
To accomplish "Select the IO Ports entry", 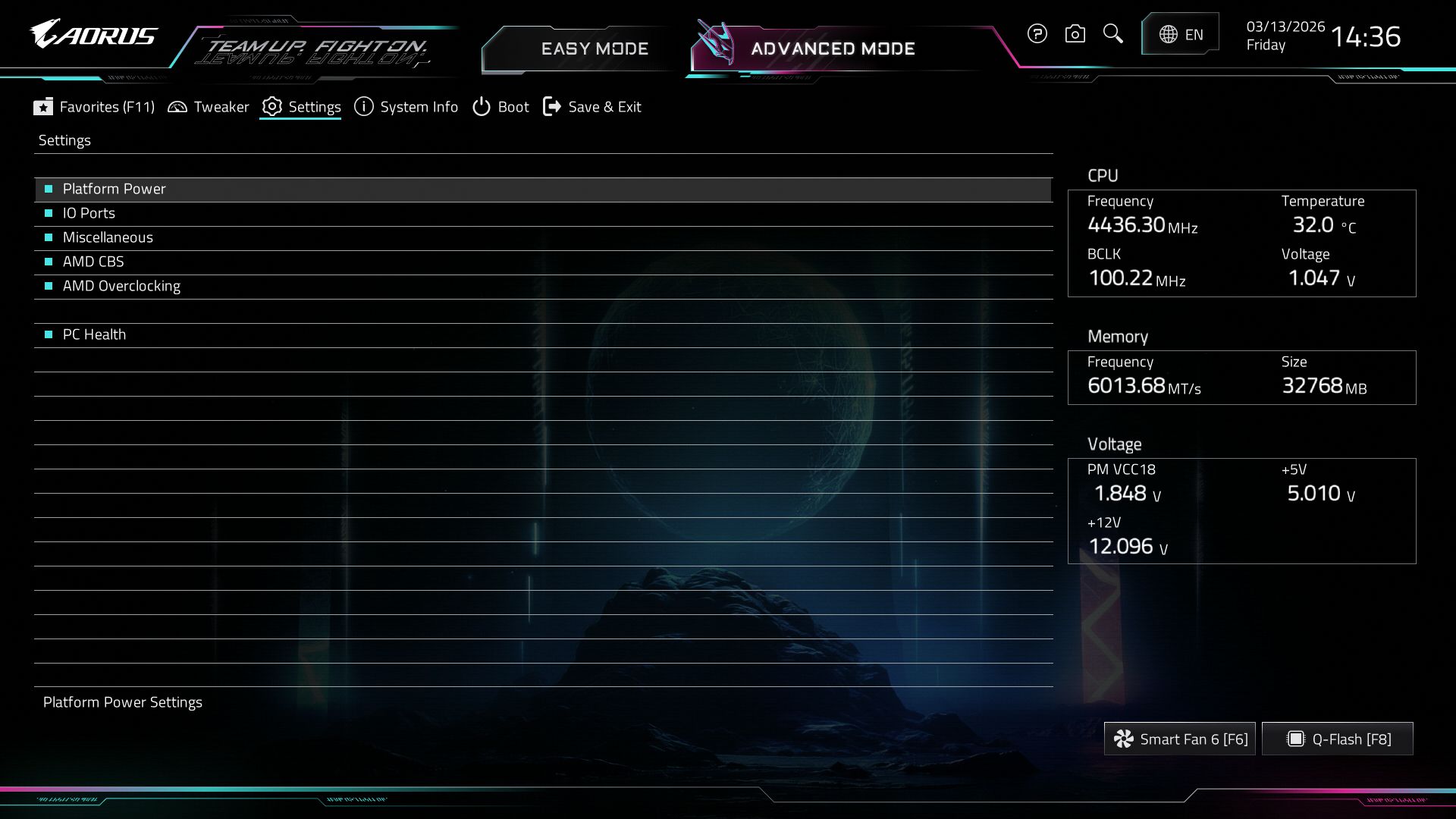I will pos(89,213).
